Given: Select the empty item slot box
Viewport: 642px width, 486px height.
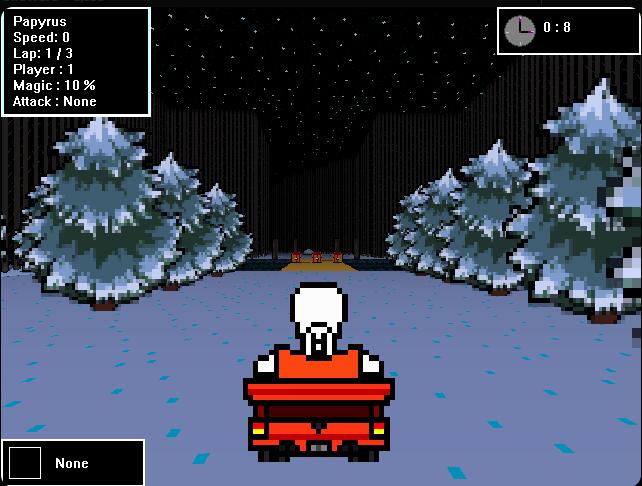Looking at the screenshot, I should 25,463.
